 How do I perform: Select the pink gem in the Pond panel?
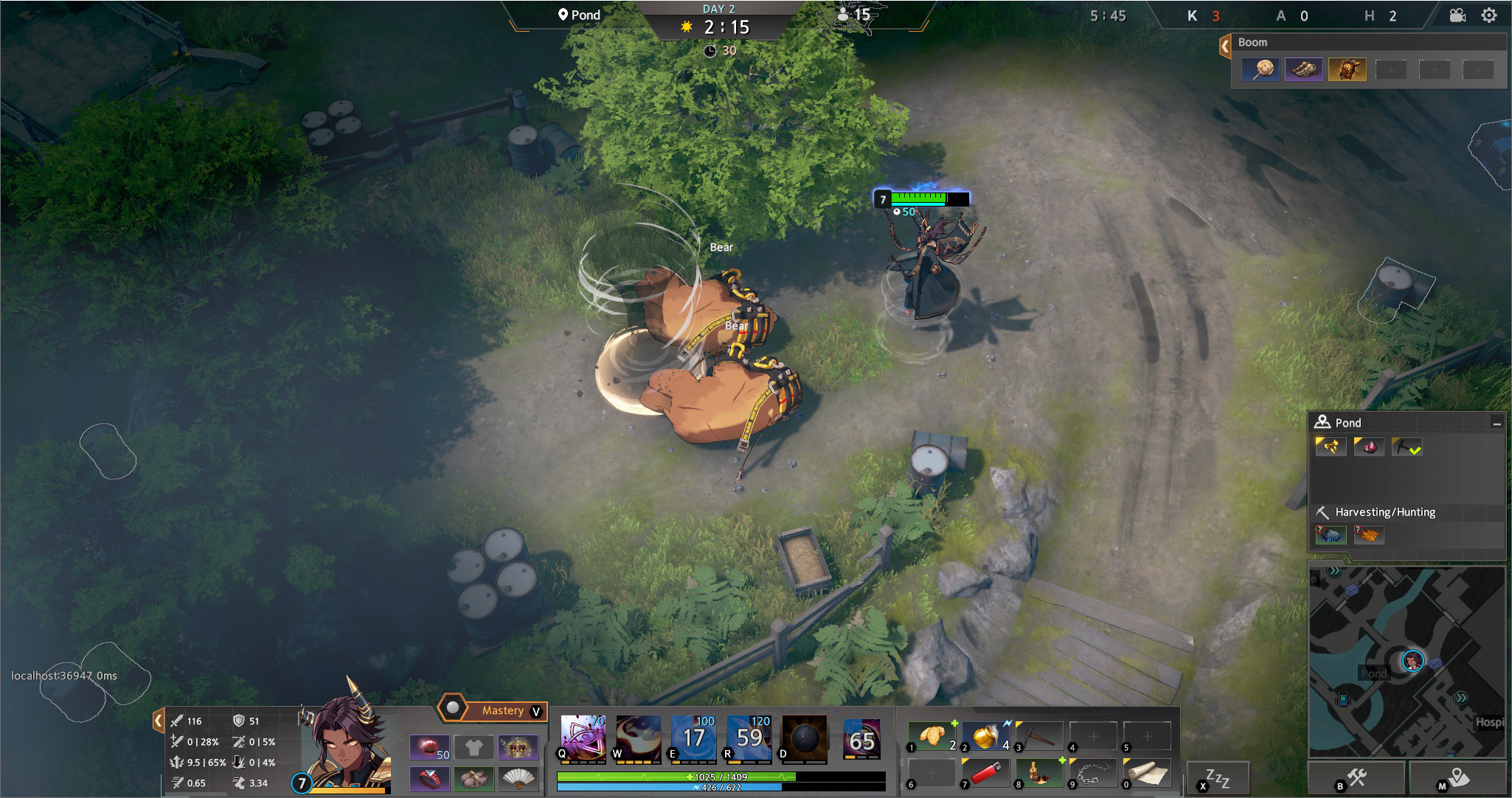pos(1369,446)
